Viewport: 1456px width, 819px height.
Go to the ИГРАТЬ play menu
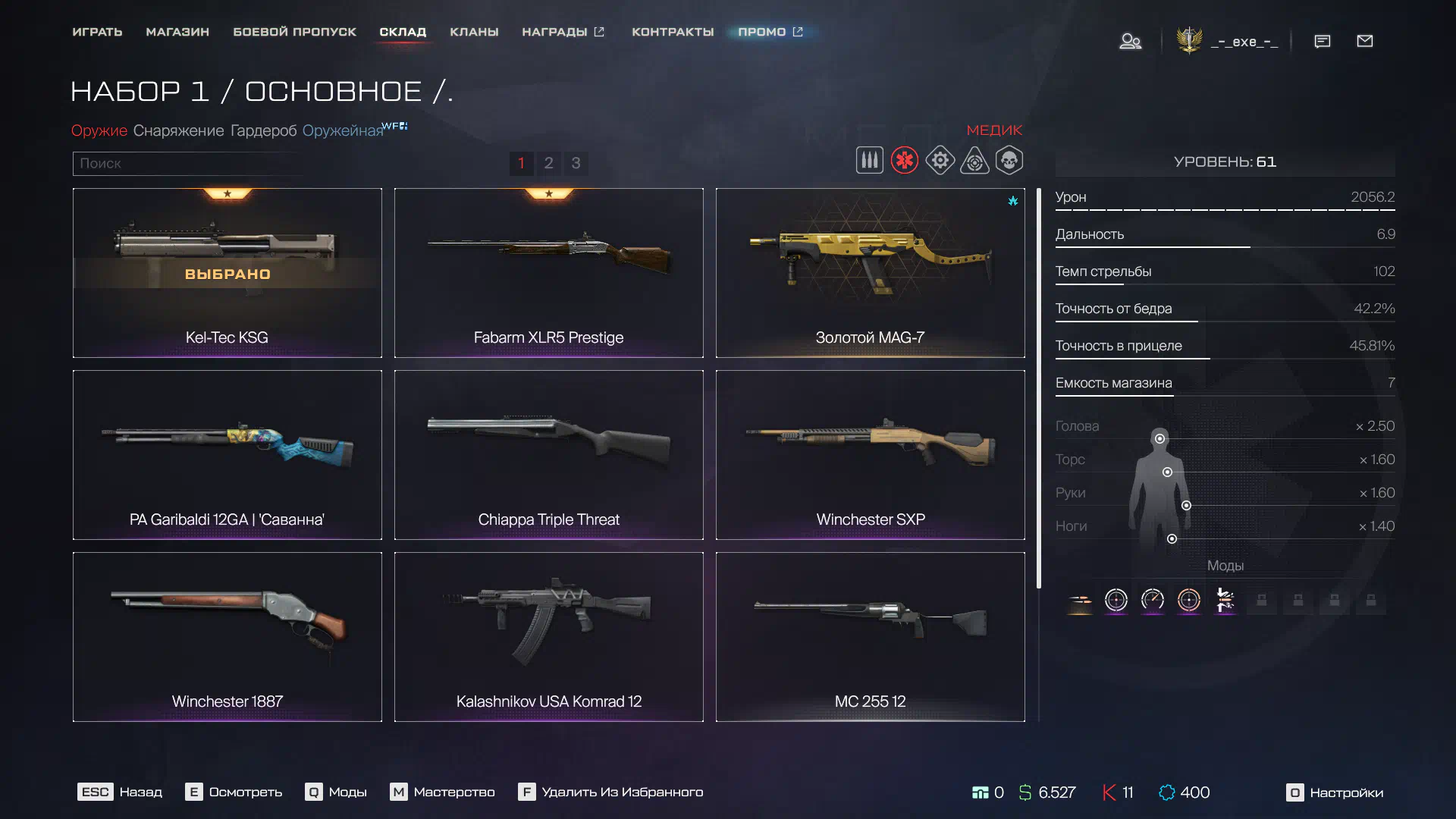[x=97, y=32]
